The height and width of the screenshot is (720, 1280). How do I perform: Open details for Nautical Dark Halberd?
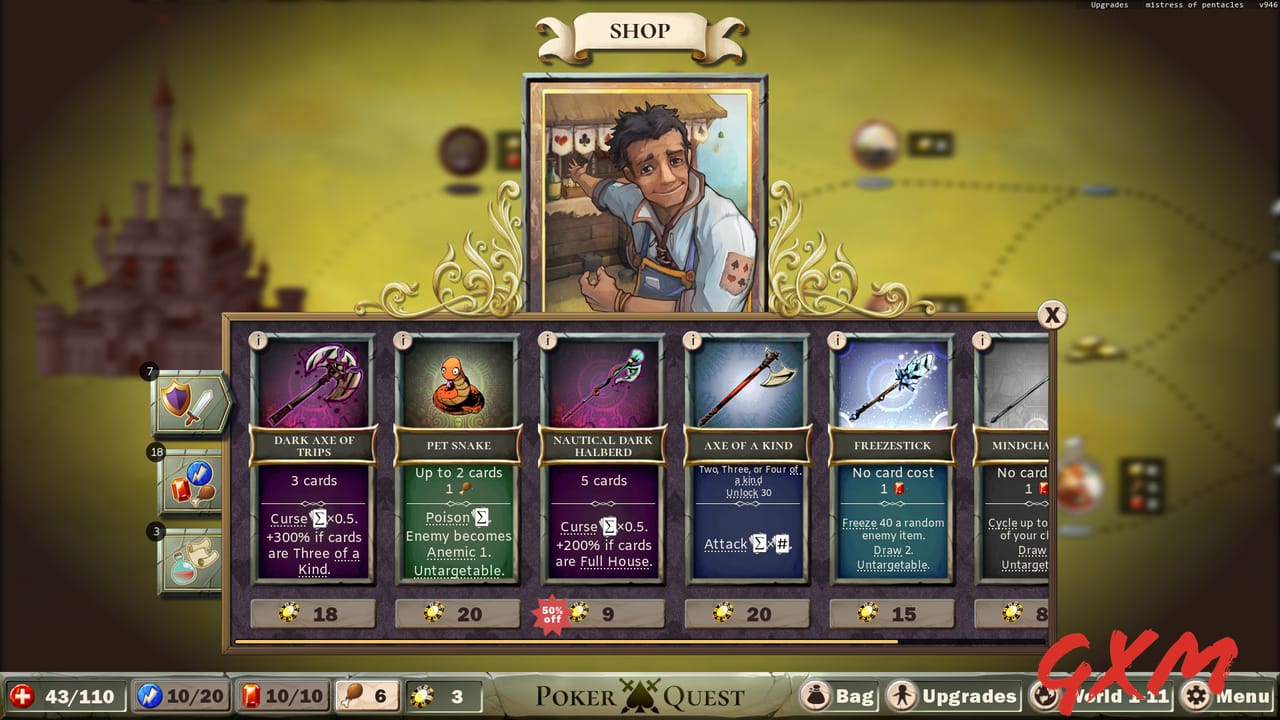pos(545,340)
